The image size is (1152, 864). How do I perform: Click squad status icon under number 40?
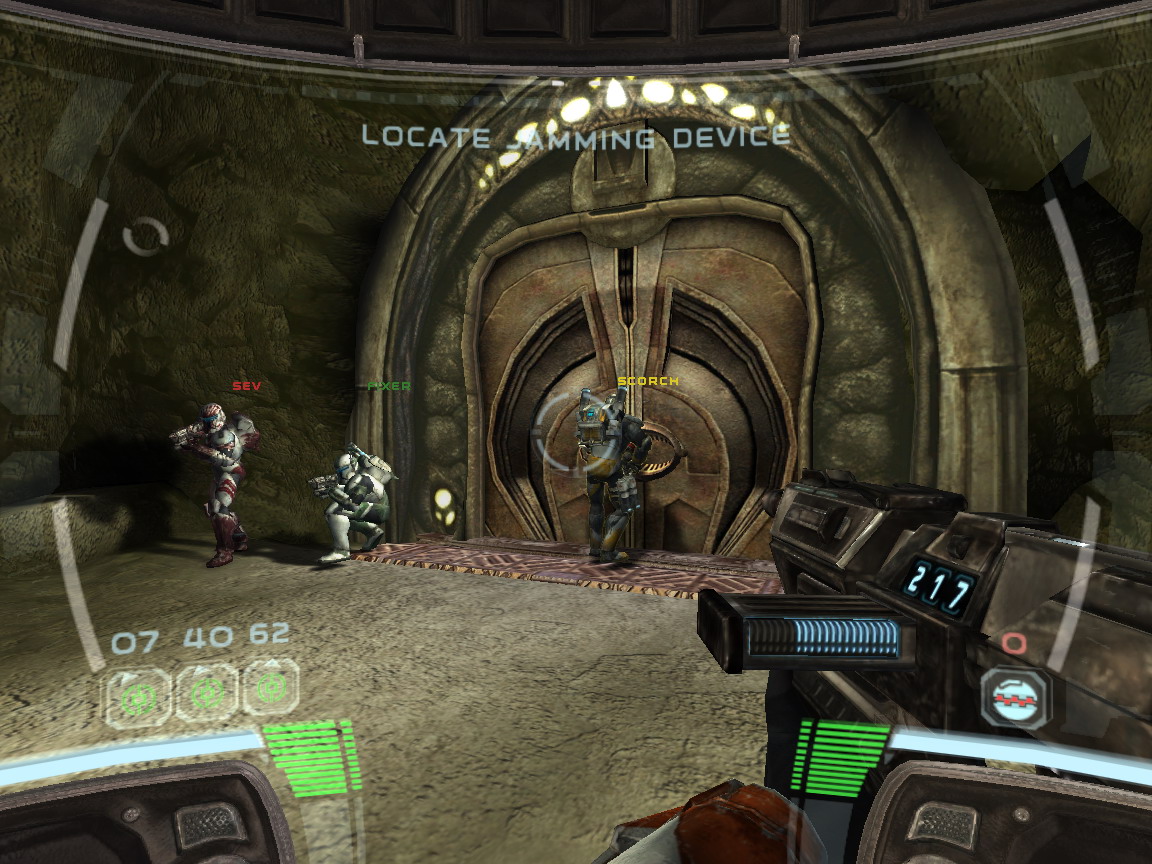(207, 691)
